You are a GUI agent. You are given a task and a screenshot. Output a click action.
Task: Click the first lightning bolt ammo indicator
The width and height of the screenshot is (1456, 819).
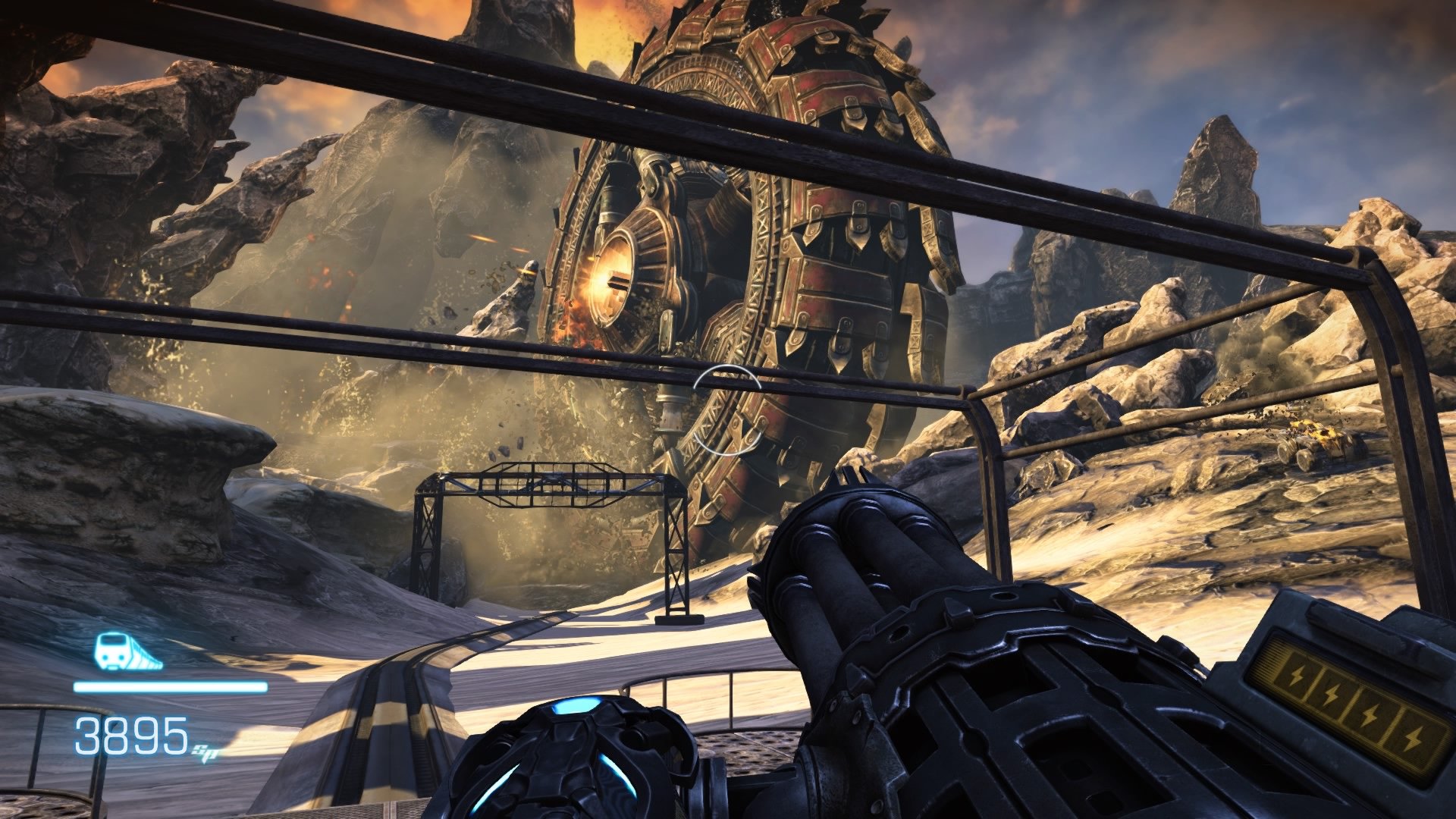[1297, 676]
